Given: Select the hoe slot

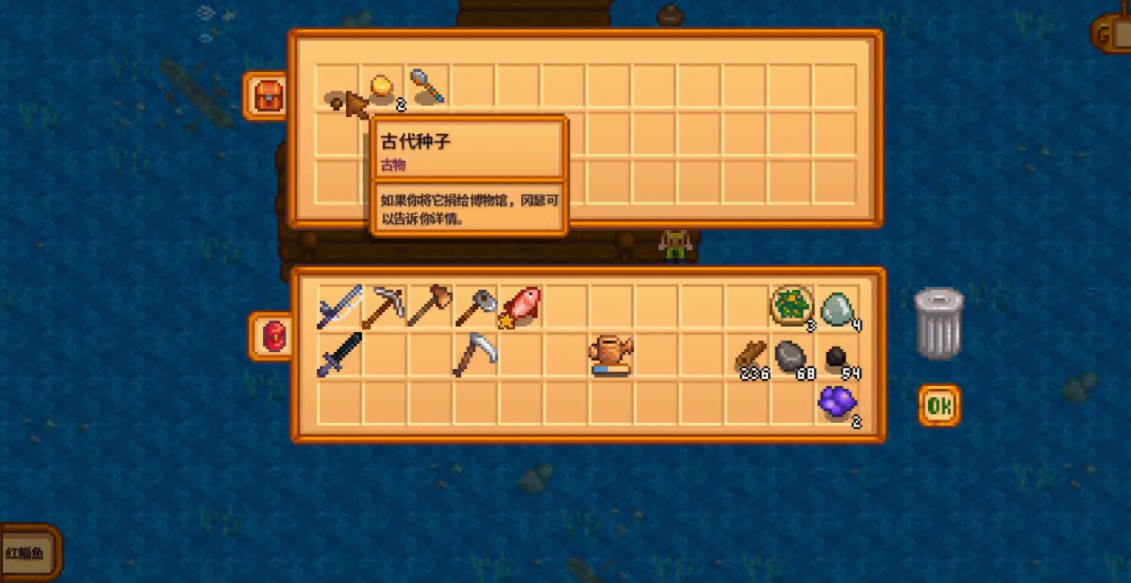Looking at the screenshot, I should click(x=475, y=307).
